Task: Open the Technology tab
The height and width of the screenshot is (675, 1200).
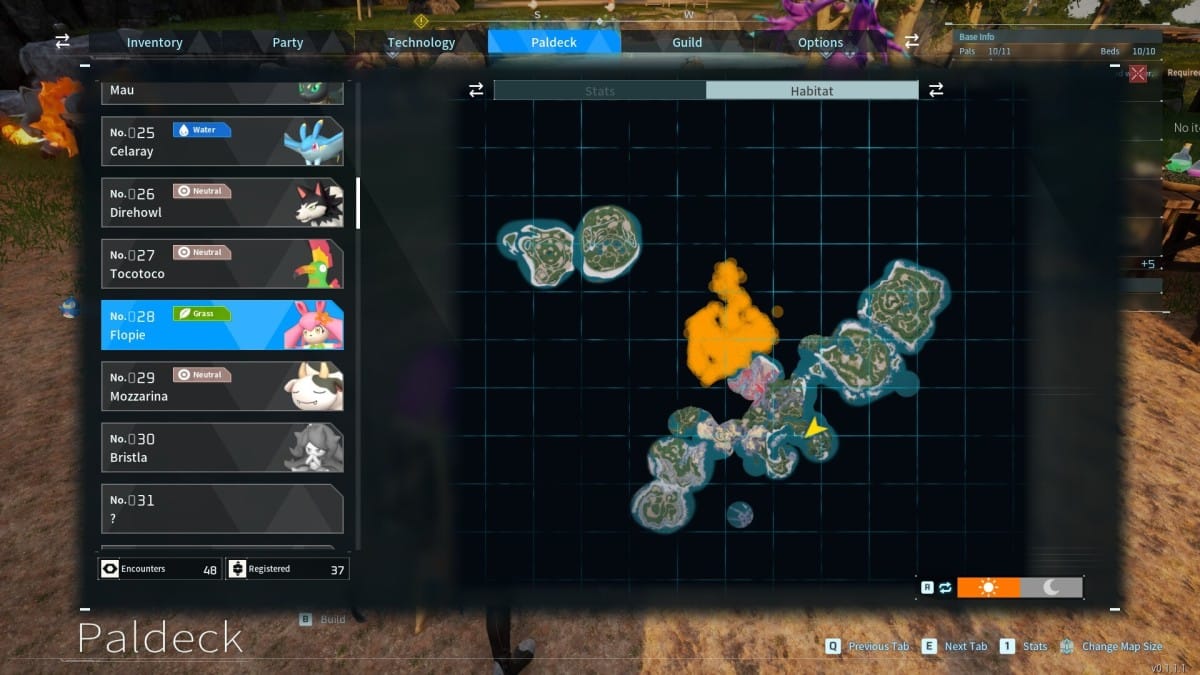Action: (421, 43)
